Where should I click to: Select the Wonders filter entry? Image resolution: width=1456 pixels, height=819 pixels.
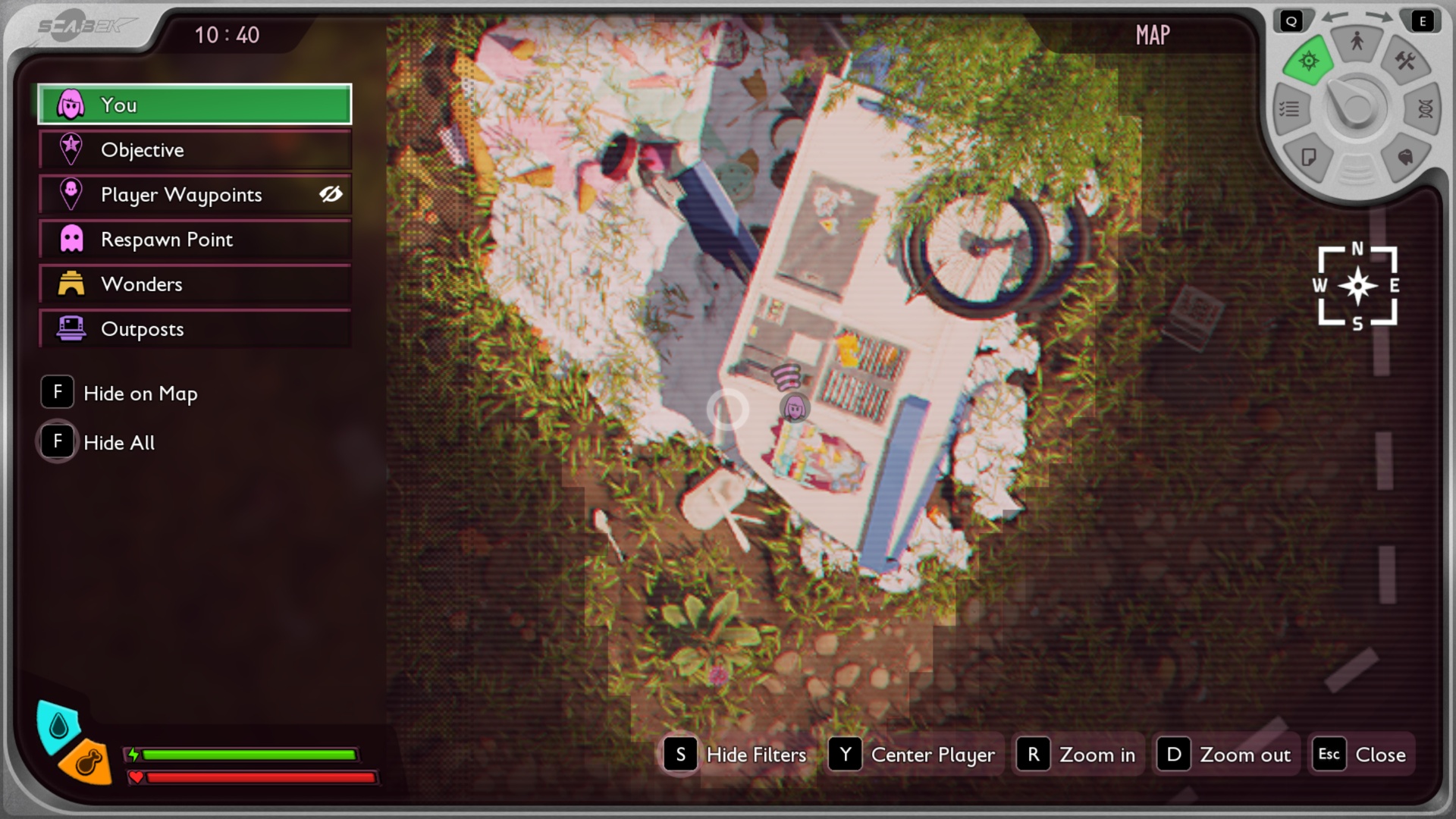pos(194,284)
